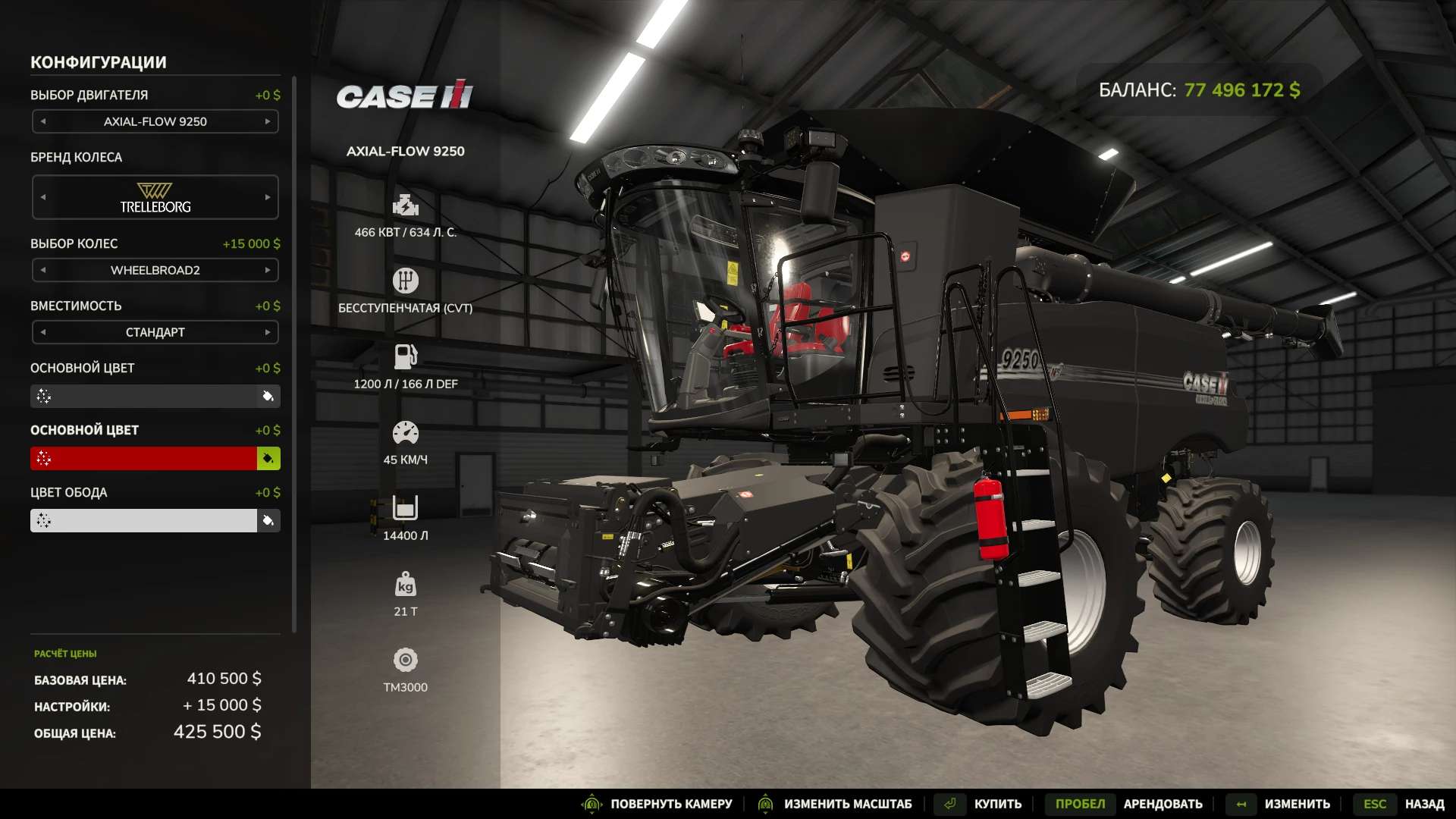Click the grain capacity icon above 14400 Л
This screenshot has width=1456, height=819.
tap(406, 510)
